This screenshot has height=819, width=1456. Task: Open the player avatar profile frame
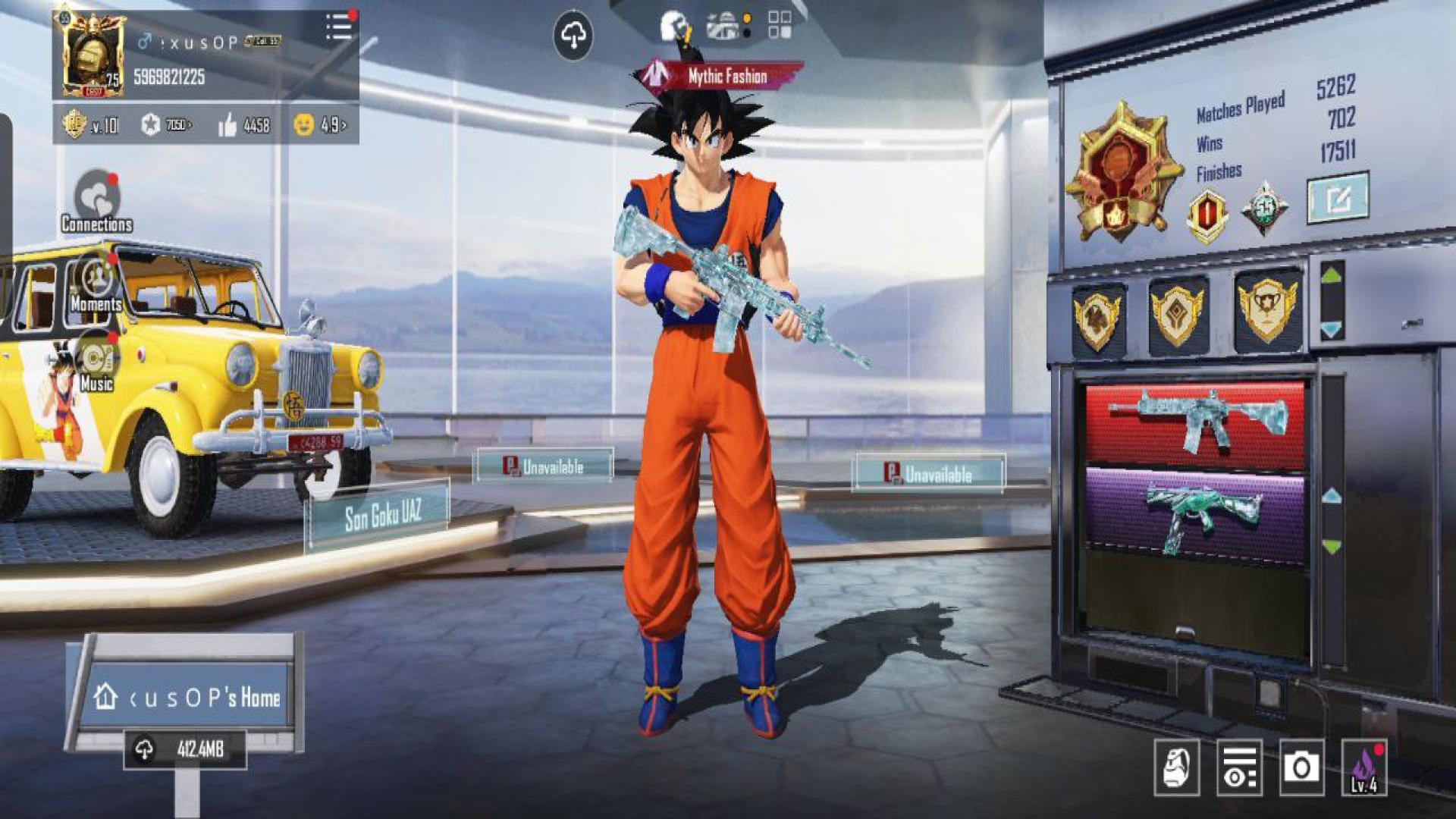point(93,55)
